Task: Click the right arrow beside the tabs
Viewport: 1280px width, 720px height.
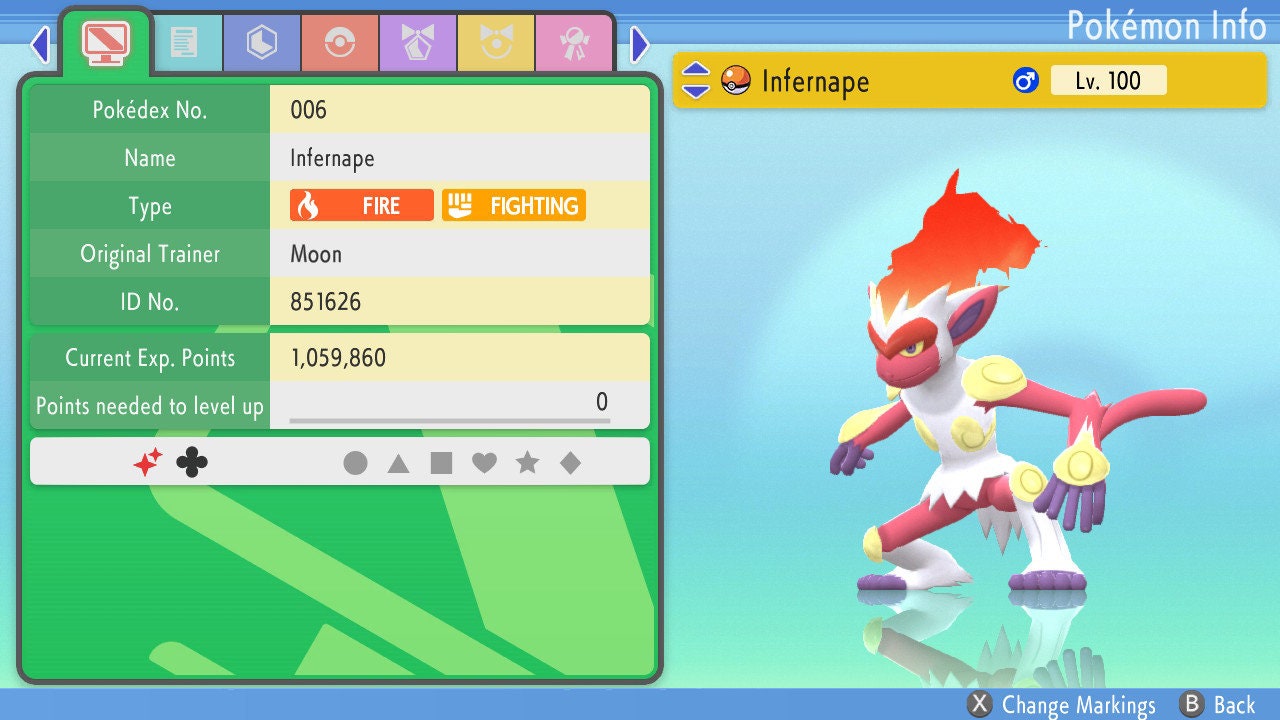Action: [x=640, y=44]
